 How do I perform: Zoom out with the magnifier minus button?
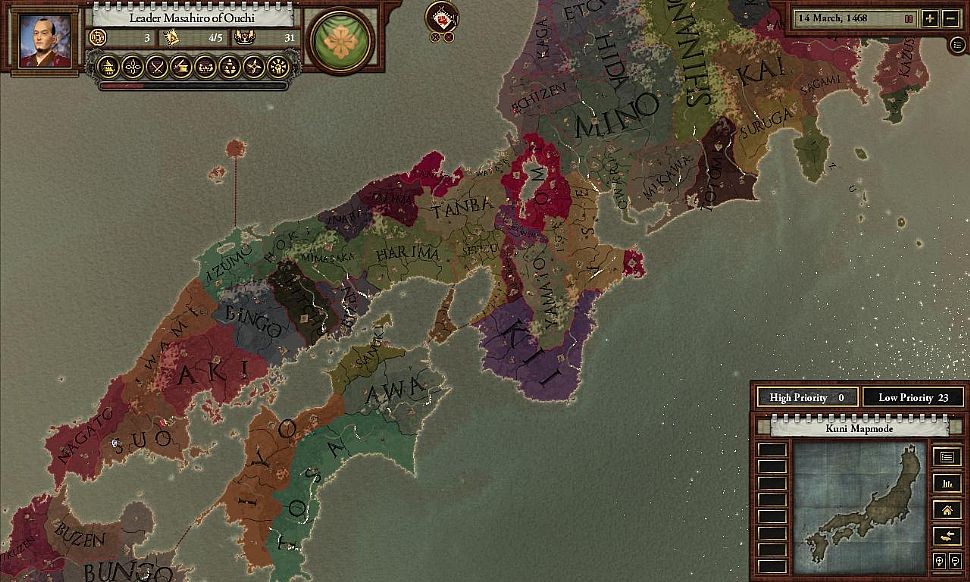coord(953,560)
